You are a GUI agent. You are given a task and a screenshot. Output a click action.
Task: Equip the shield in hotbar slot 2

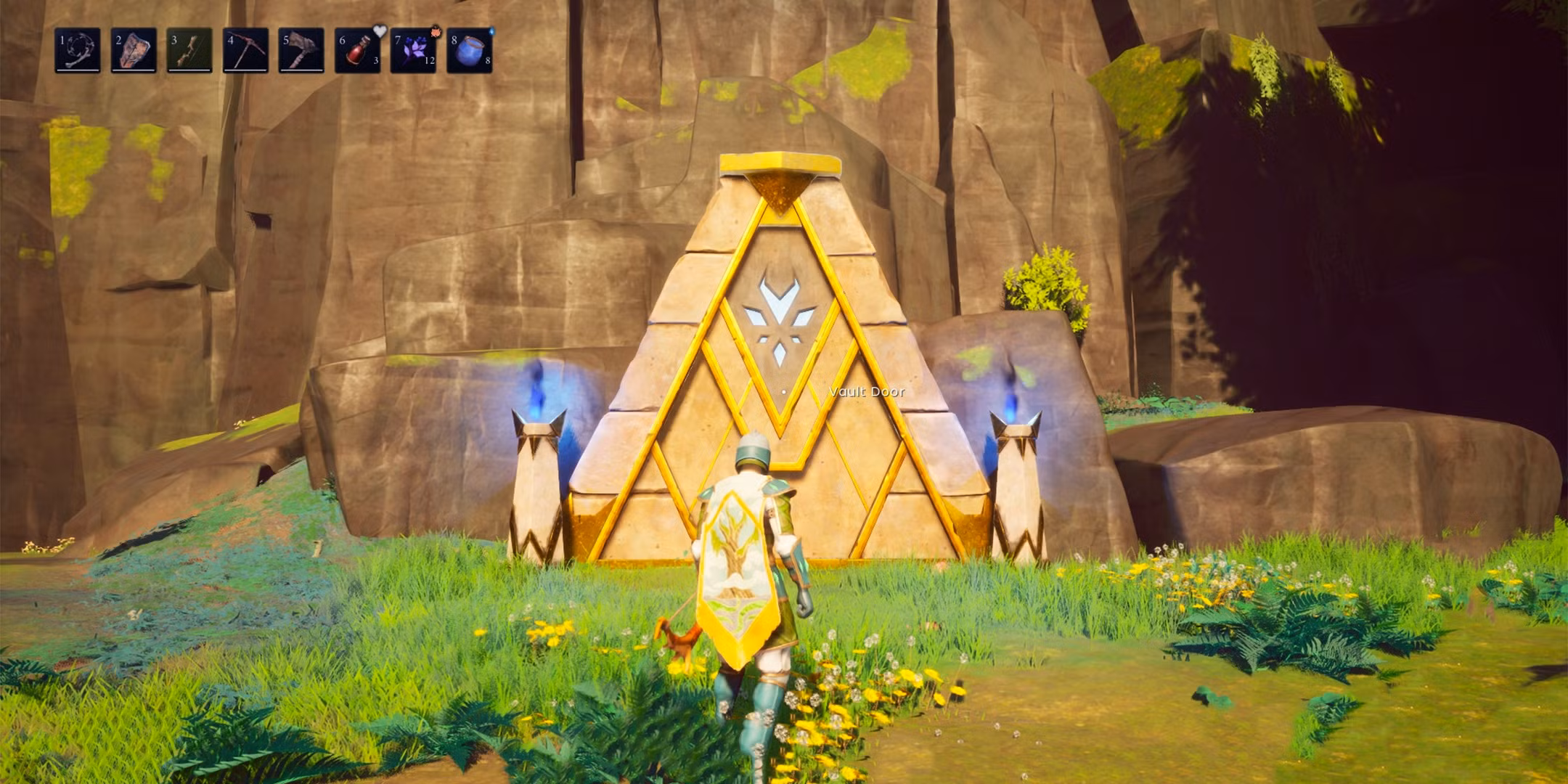click(x=134, y=50)
